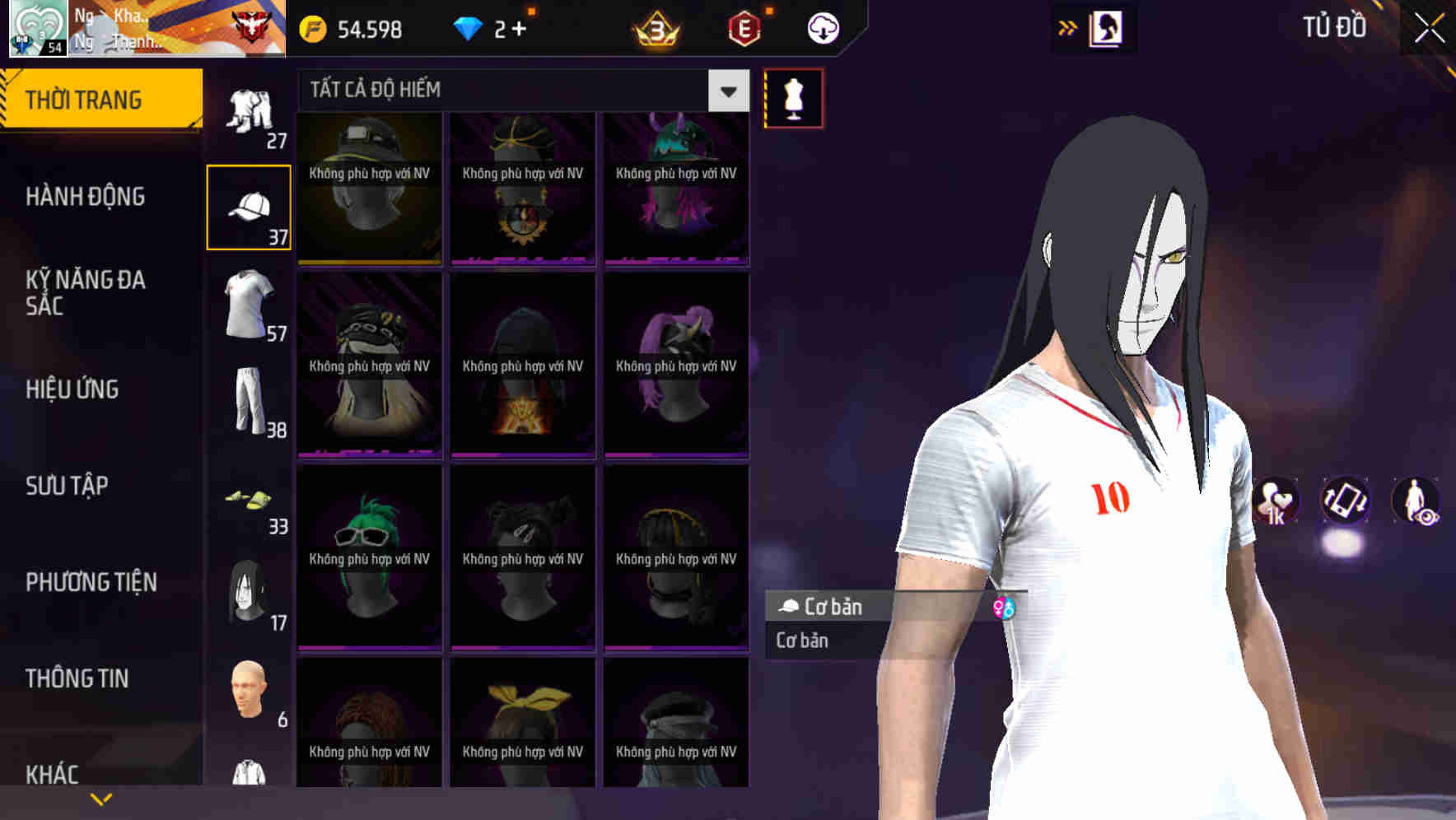Toggle the 1k likes heart indicator
The image size is (1456, 820).
click(x=1275, y=503)
